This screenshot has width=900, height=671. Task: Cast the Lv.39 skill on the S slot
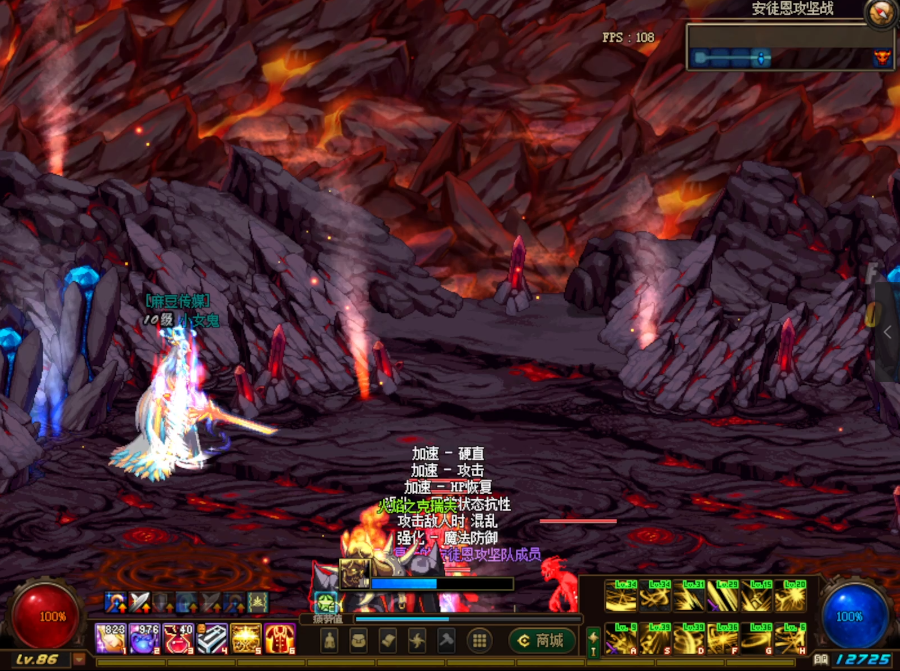(655, 637)
